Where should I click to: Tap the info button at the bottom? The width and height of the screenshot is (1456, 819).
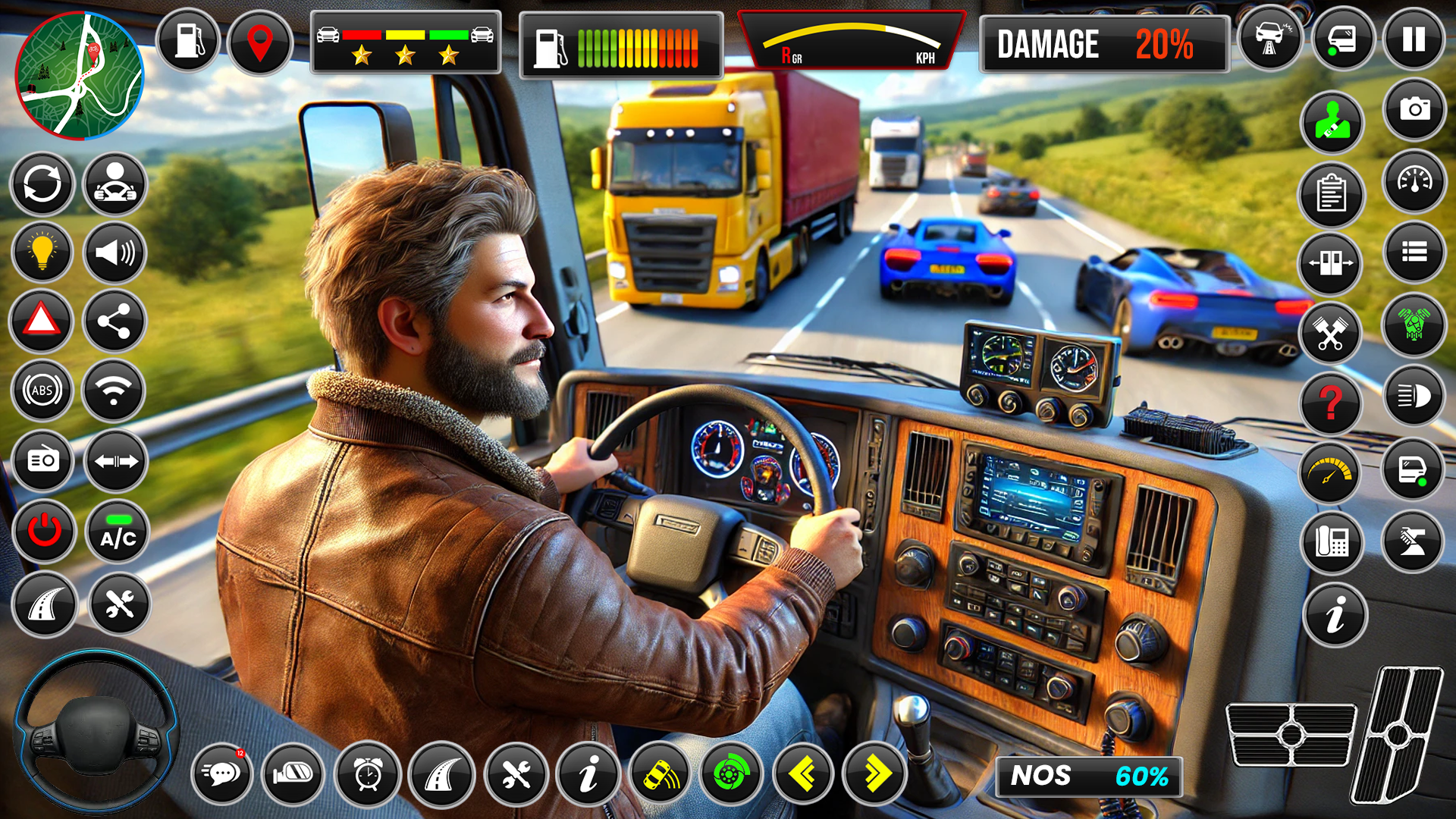click(589, 774)
